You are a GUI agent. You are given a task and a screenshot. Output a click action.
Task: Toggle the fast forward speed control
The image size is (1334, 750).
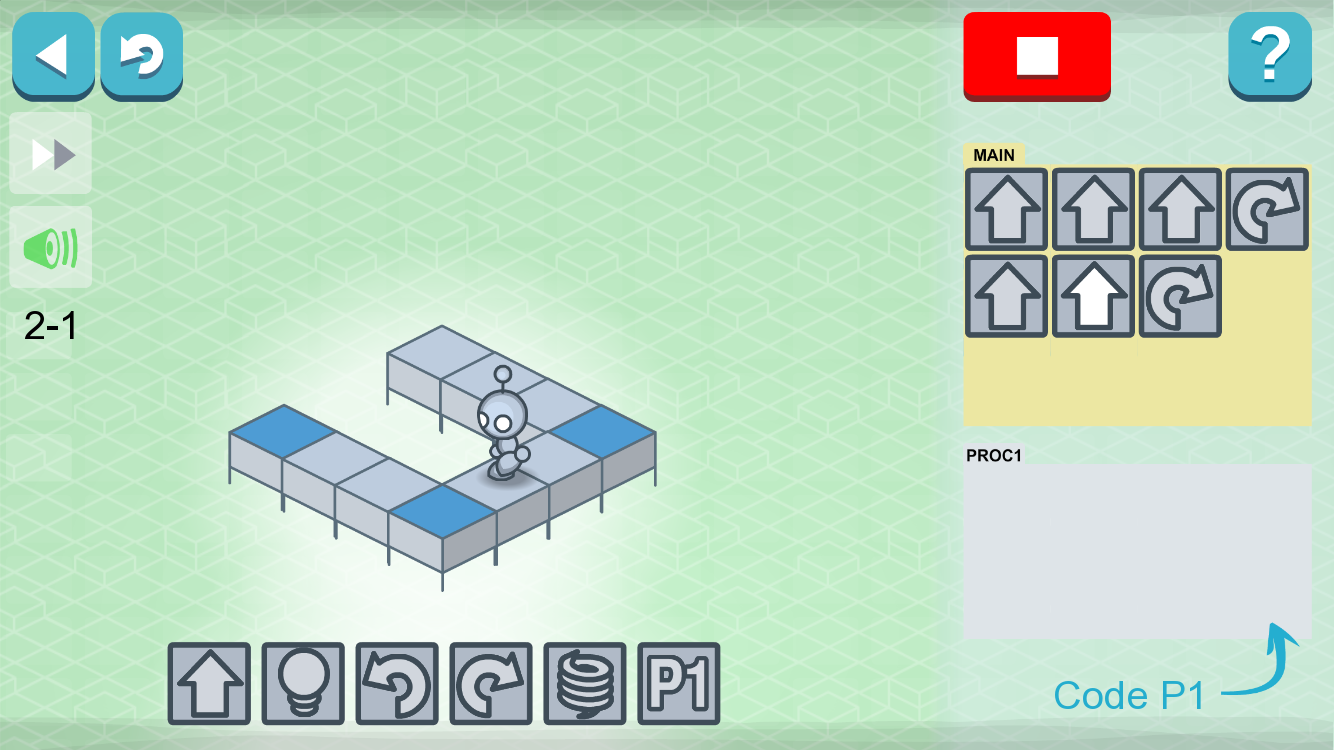tap(50, 153)
